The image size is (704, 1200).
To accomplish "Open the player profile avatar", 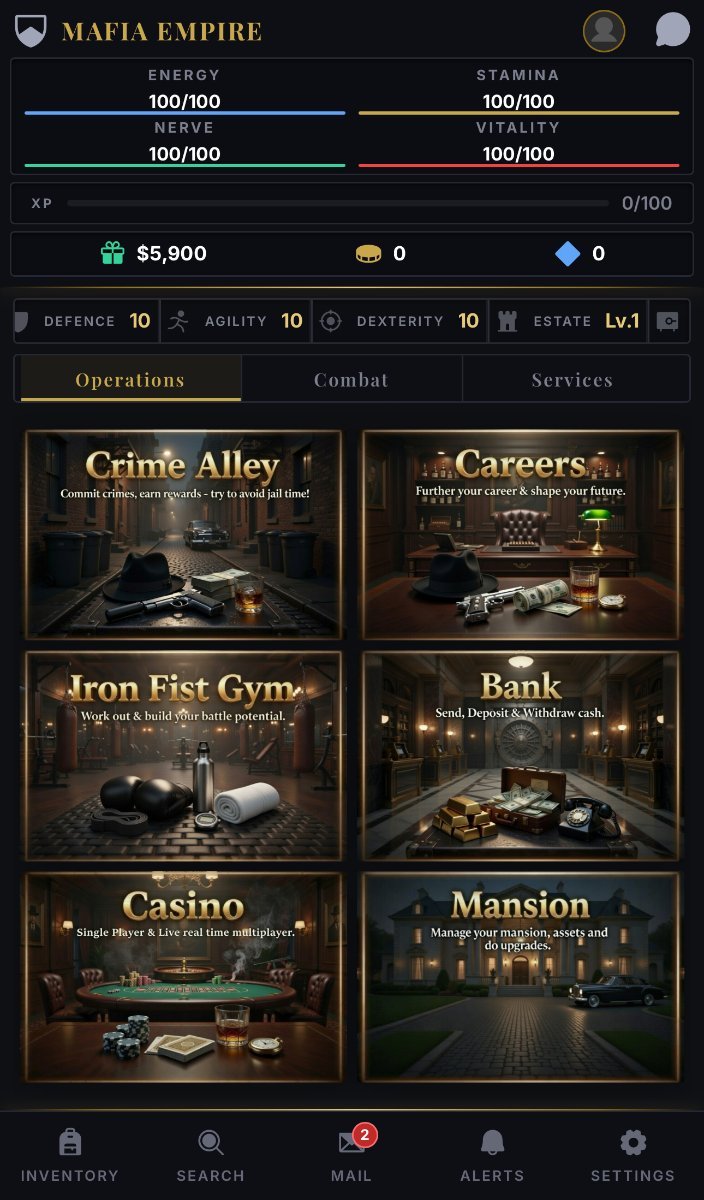I will (604, 31).
